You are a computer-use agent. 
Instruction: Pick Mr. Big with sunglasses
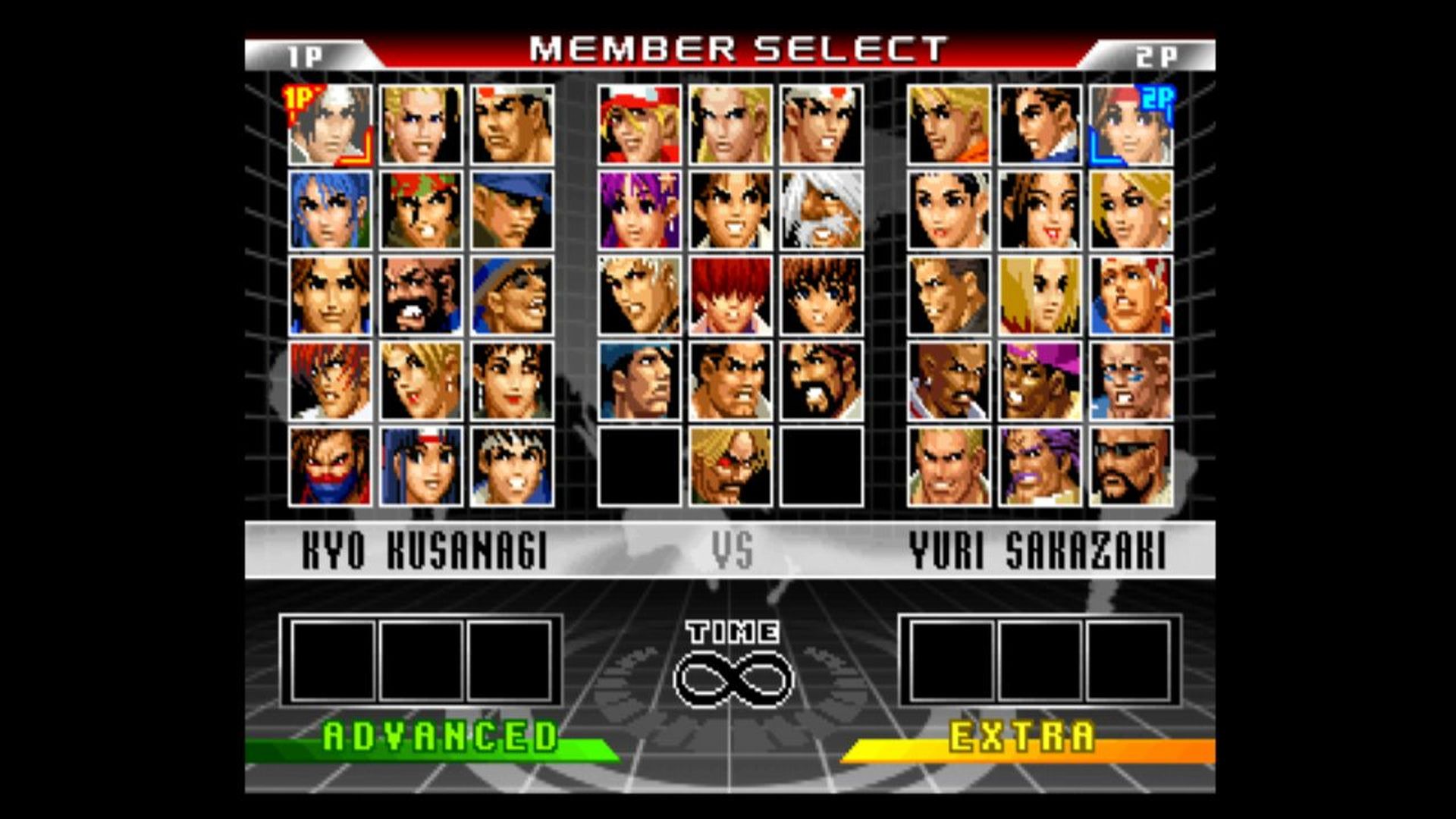1131,466
